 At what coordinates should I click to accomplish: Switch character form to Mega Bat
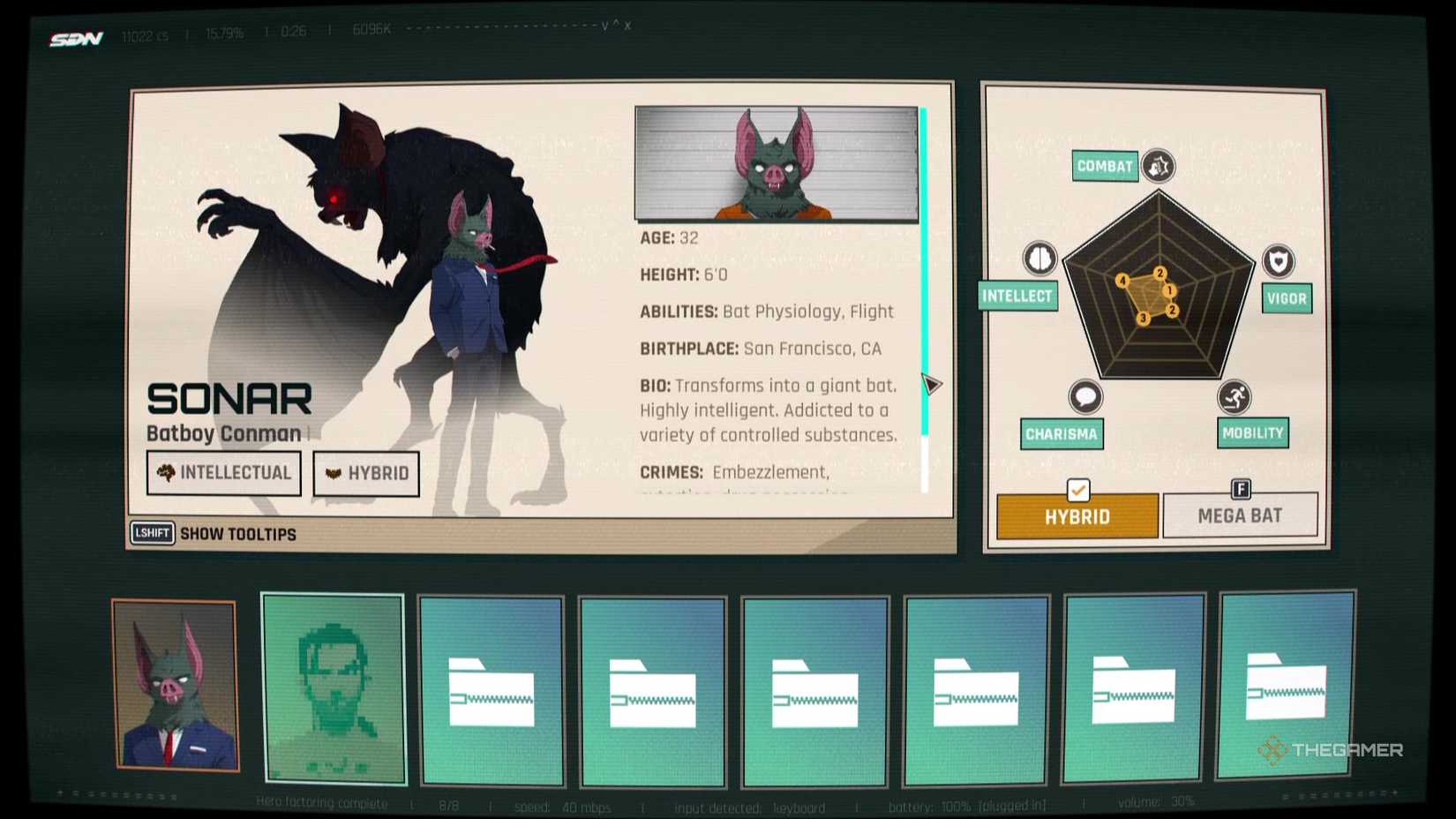[1241, 515]
